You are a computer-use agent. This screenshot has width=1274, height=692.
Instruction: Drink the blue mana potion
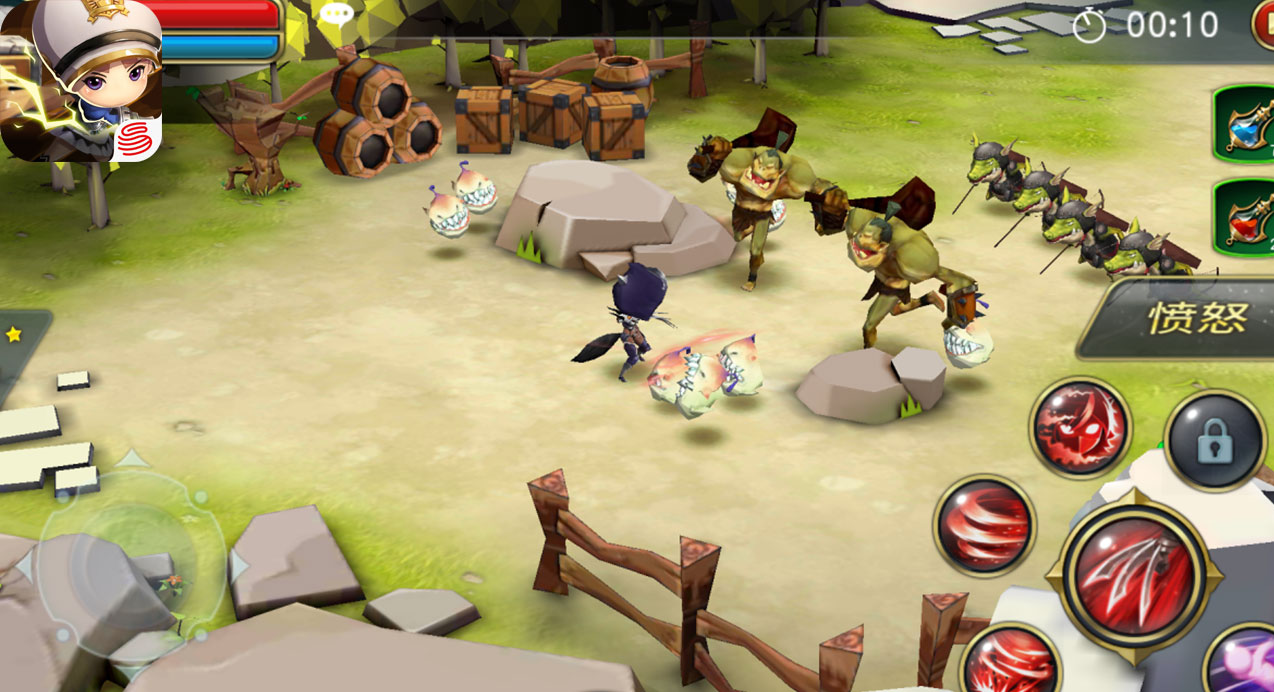[1246, 123]
